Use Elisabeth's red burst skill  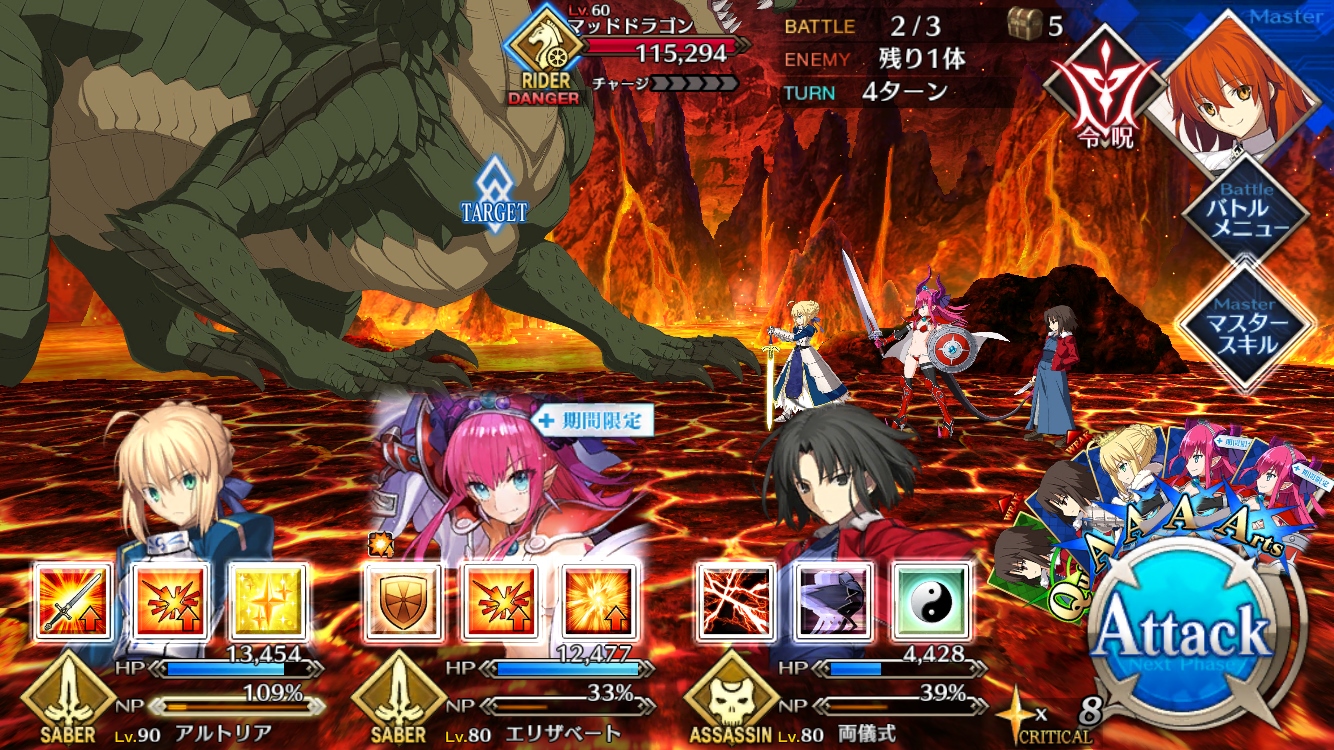(x=500, y=601)
